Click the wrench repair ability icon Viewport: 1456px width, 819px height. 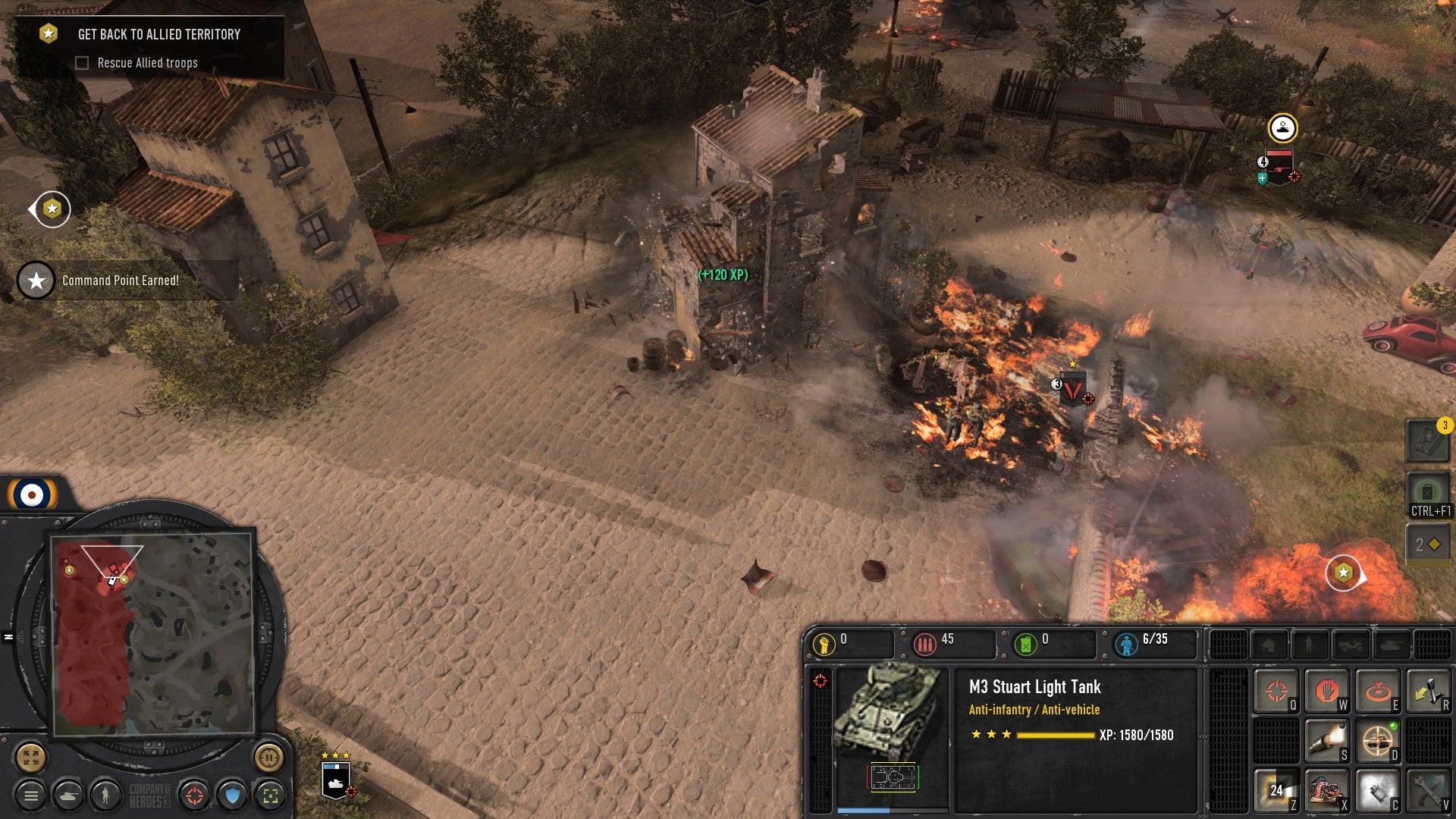tap(1427, 790)
